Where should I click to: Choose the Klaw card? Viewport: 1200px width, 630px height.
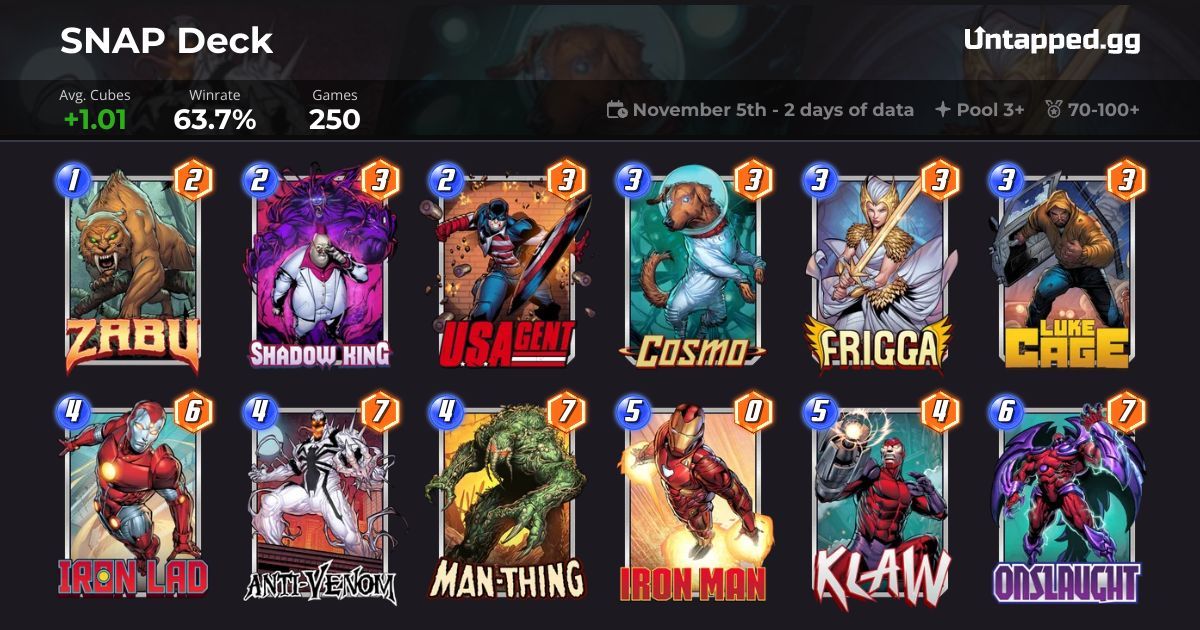point(879,500)
